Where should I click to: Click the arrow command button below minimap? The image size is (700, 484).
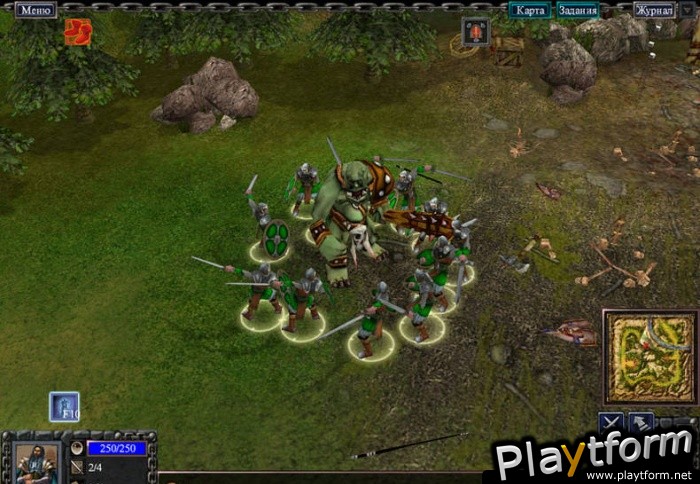point(641,423)
